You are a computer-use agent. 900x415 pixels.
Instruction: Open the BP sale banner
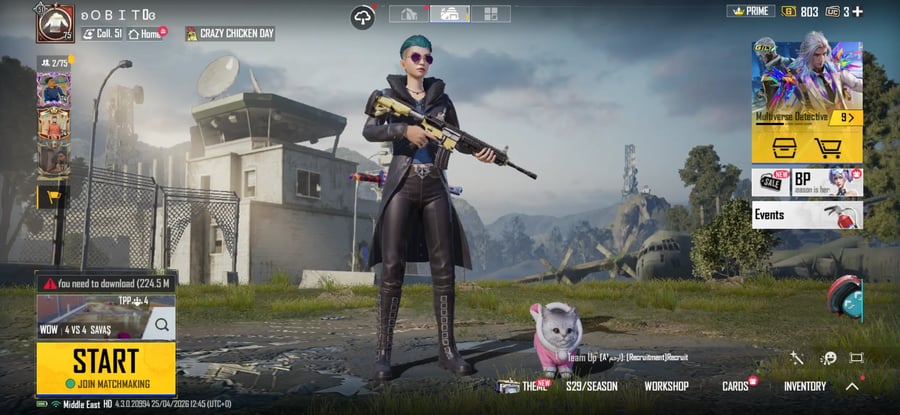[x=806, y=182]
